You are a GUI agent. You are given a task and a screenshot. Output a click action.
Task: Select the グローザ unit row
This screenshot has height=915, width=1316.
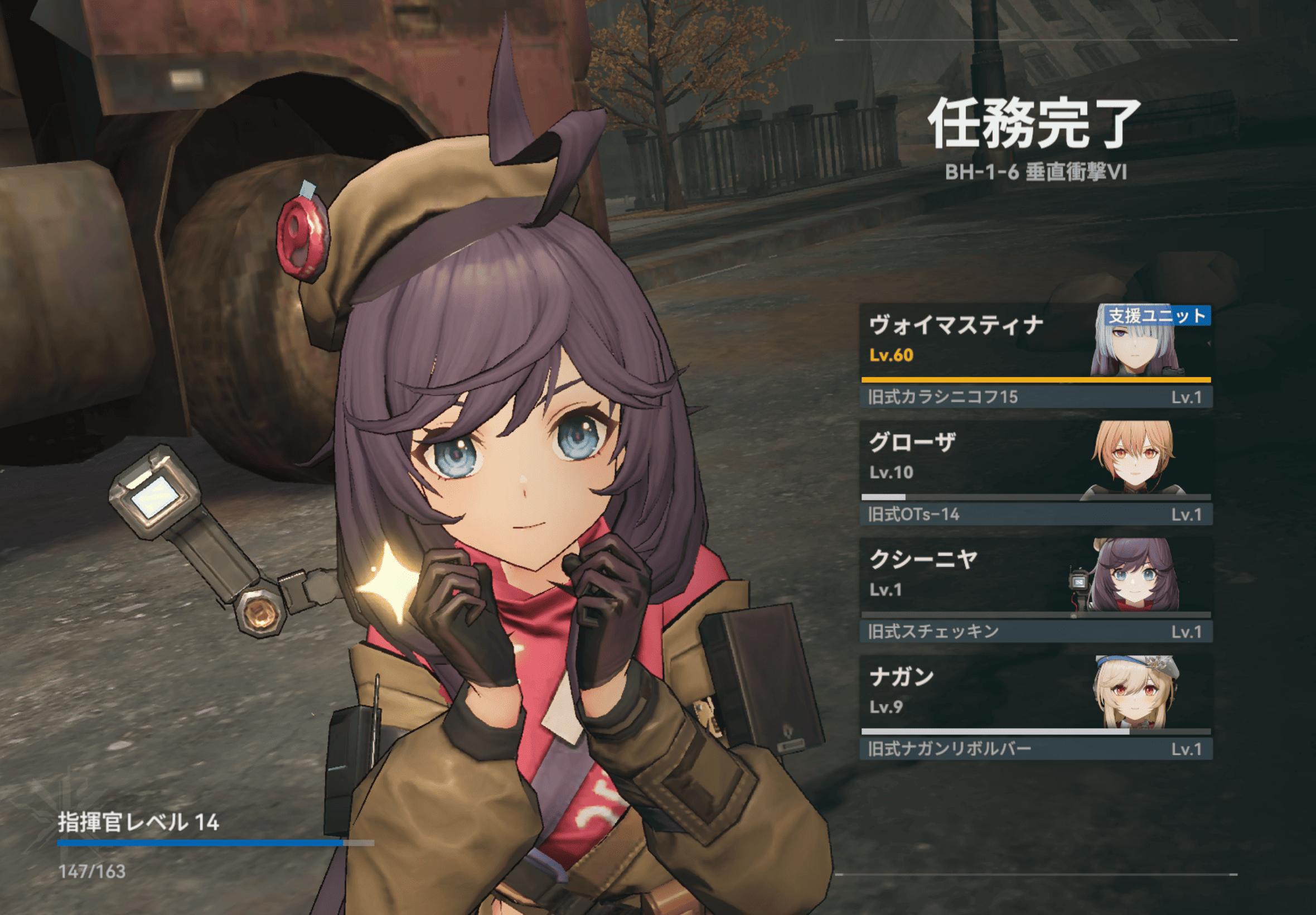(x=974, y=458)
